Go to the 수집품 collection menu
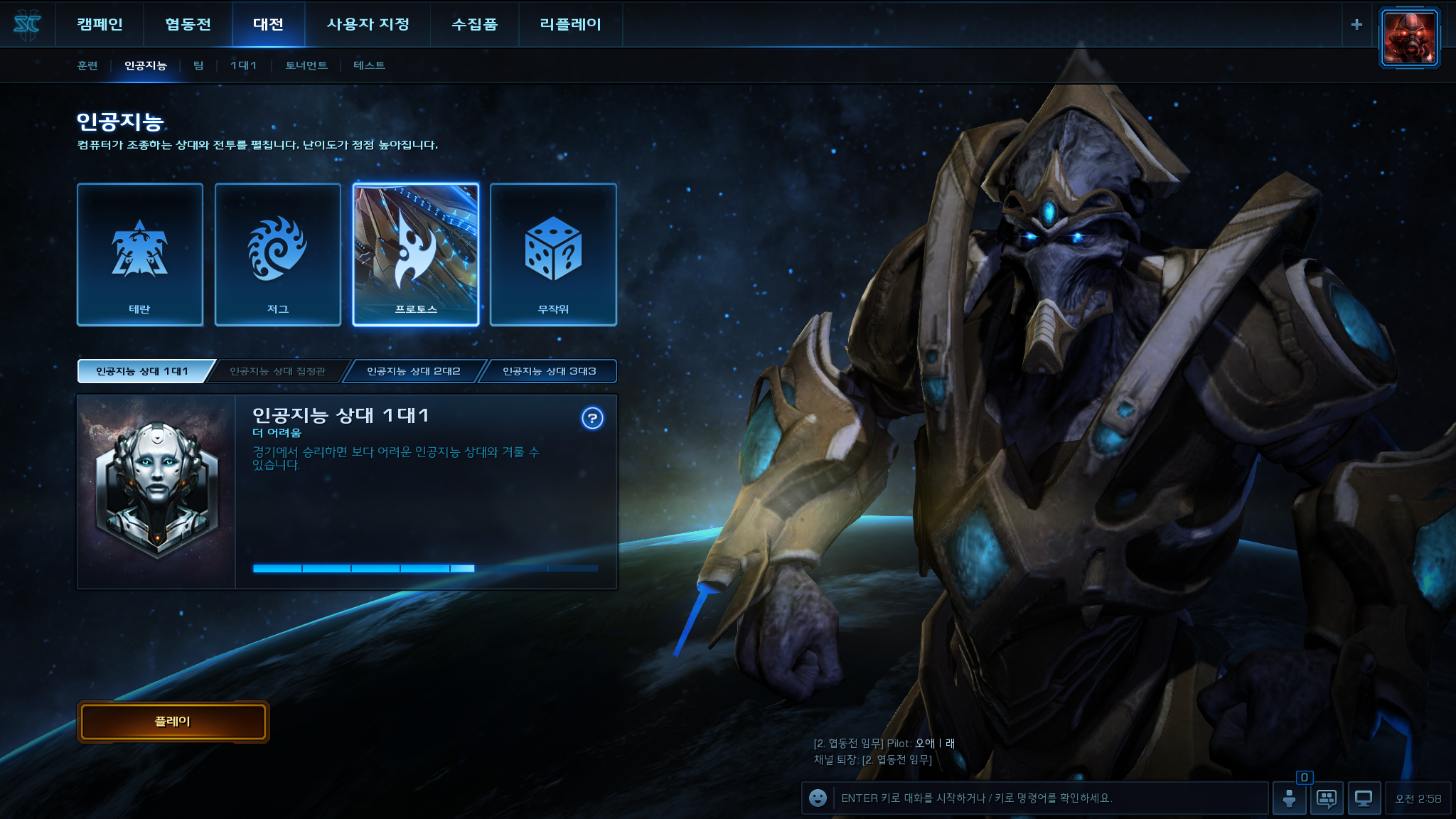The height and width of the screenshot is (819, 1456). (x=474, y=24)
